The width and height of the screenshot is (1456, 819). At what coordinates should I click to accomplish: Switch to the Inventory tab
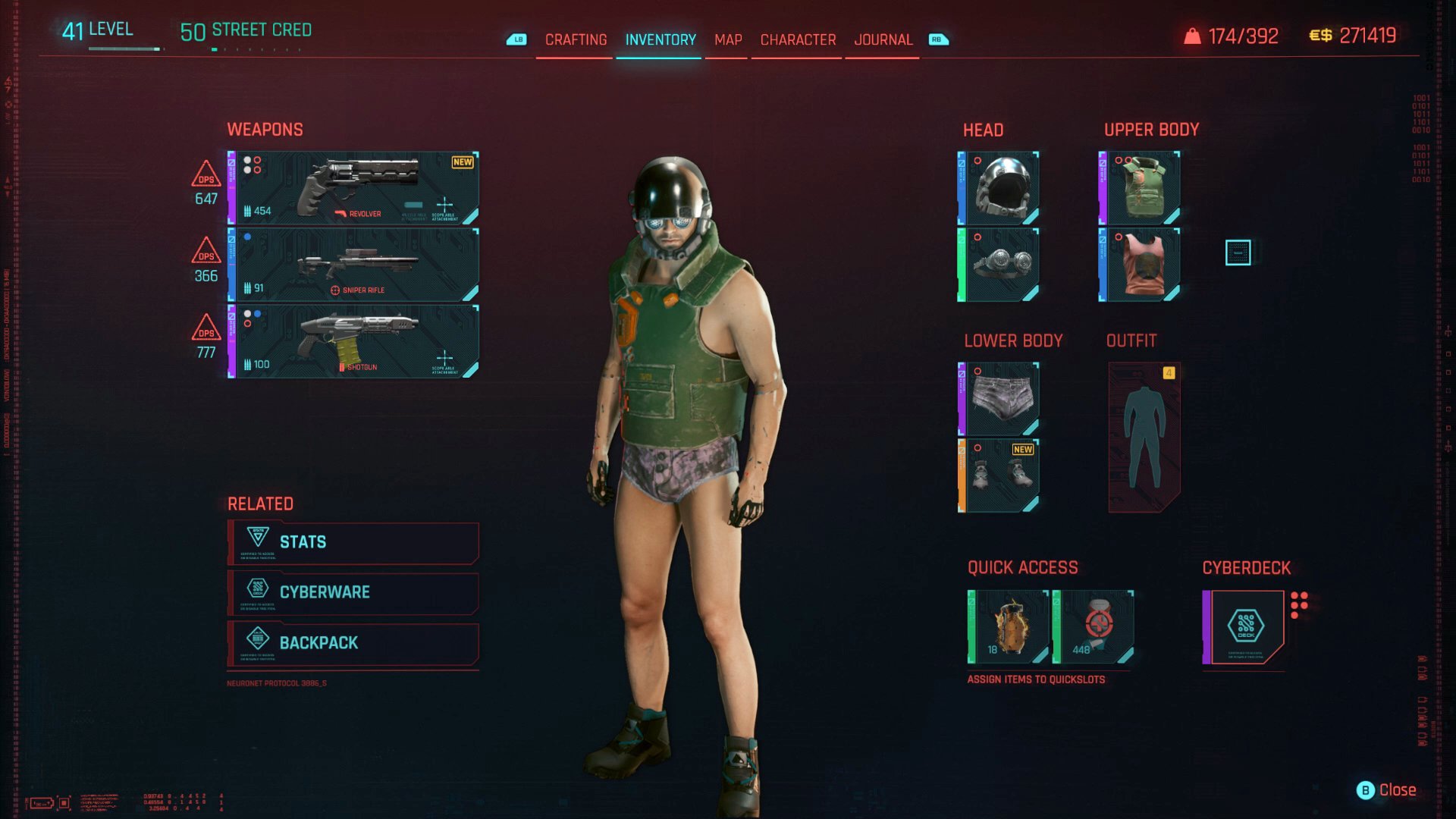coord(660,39)
